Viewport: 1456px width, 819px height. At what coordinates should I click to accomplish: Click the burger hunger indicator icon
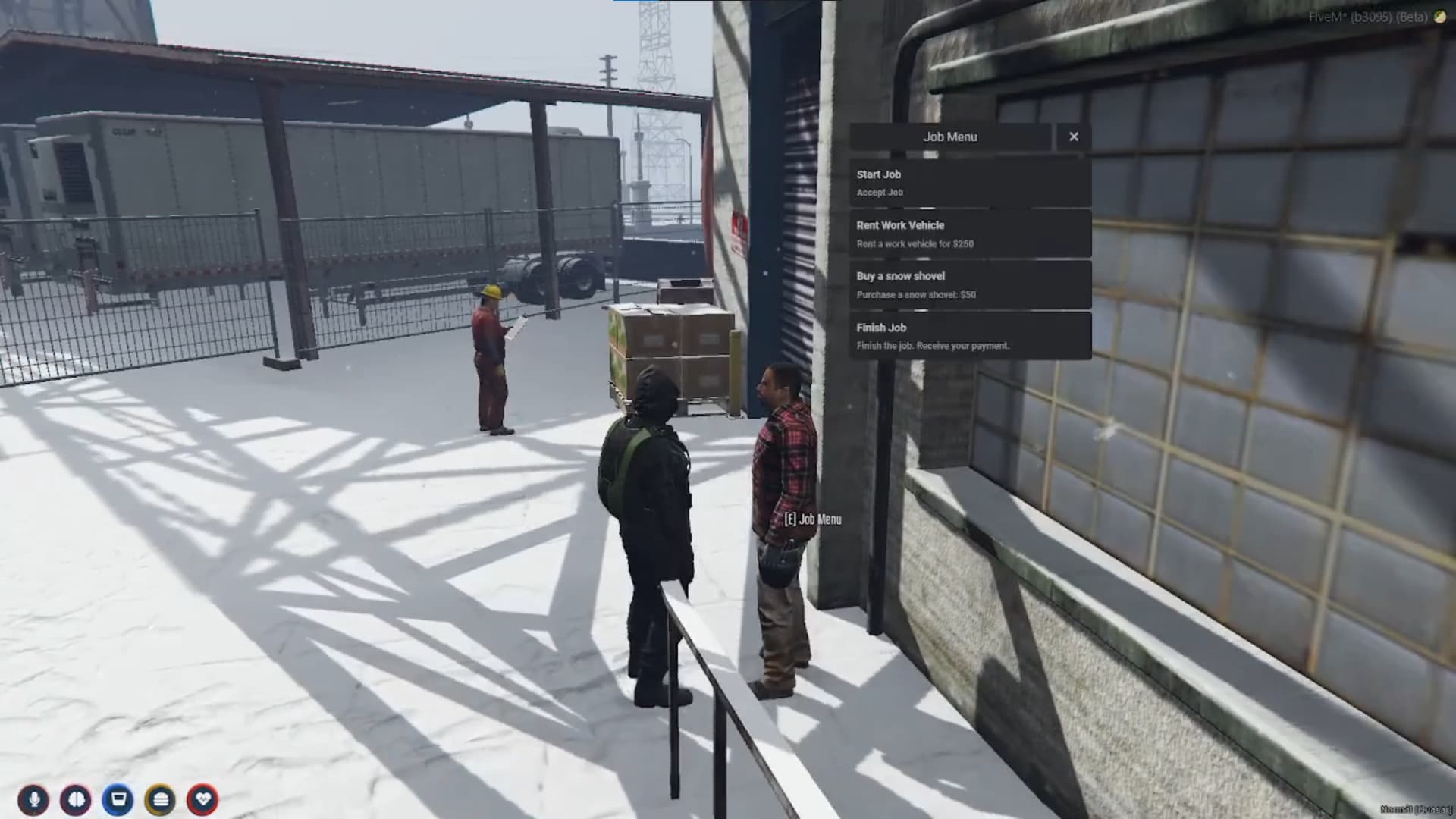pos(161,798)
